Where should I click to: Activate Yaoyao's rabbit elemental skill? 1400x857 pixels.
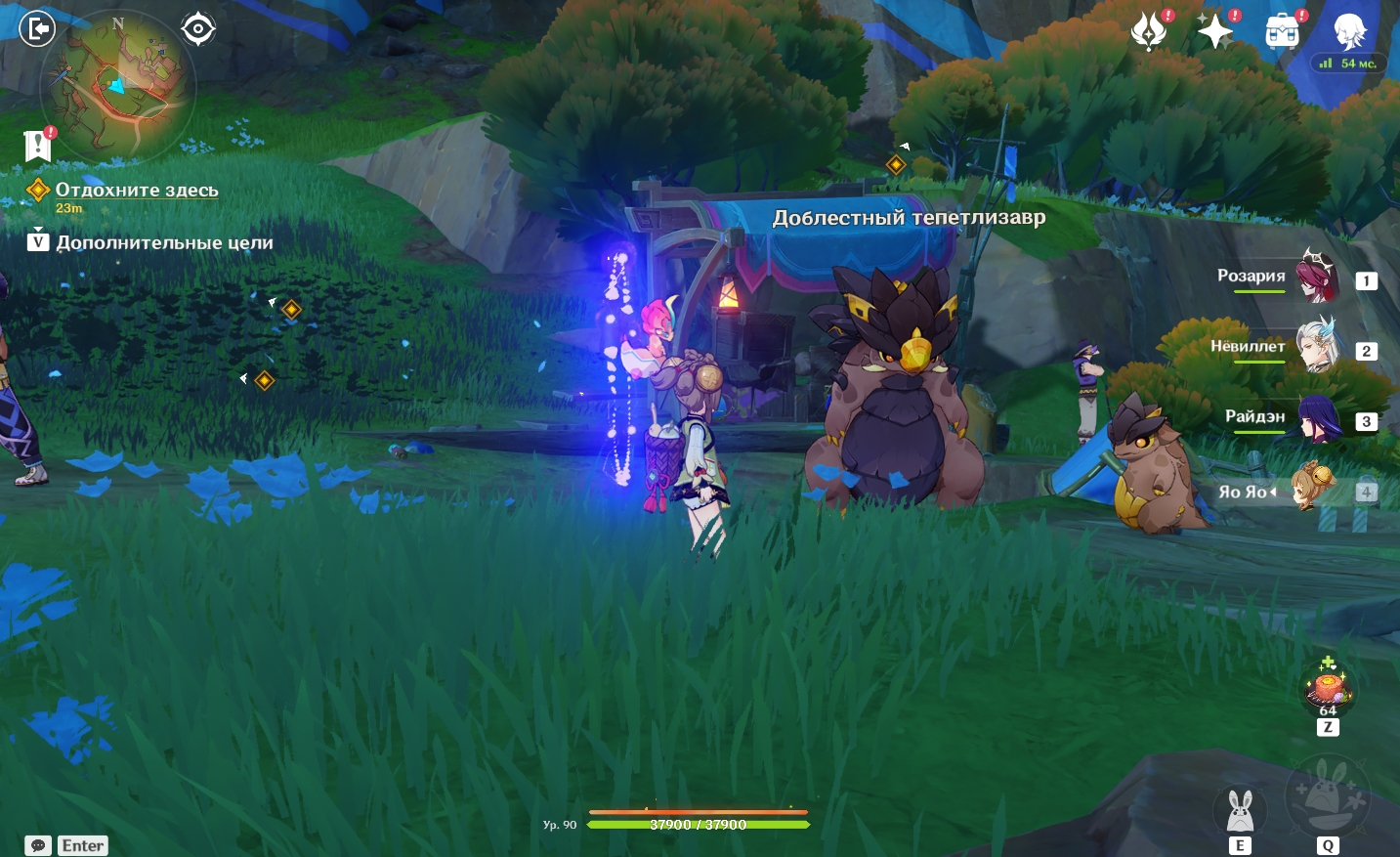tap(1240, 811)
